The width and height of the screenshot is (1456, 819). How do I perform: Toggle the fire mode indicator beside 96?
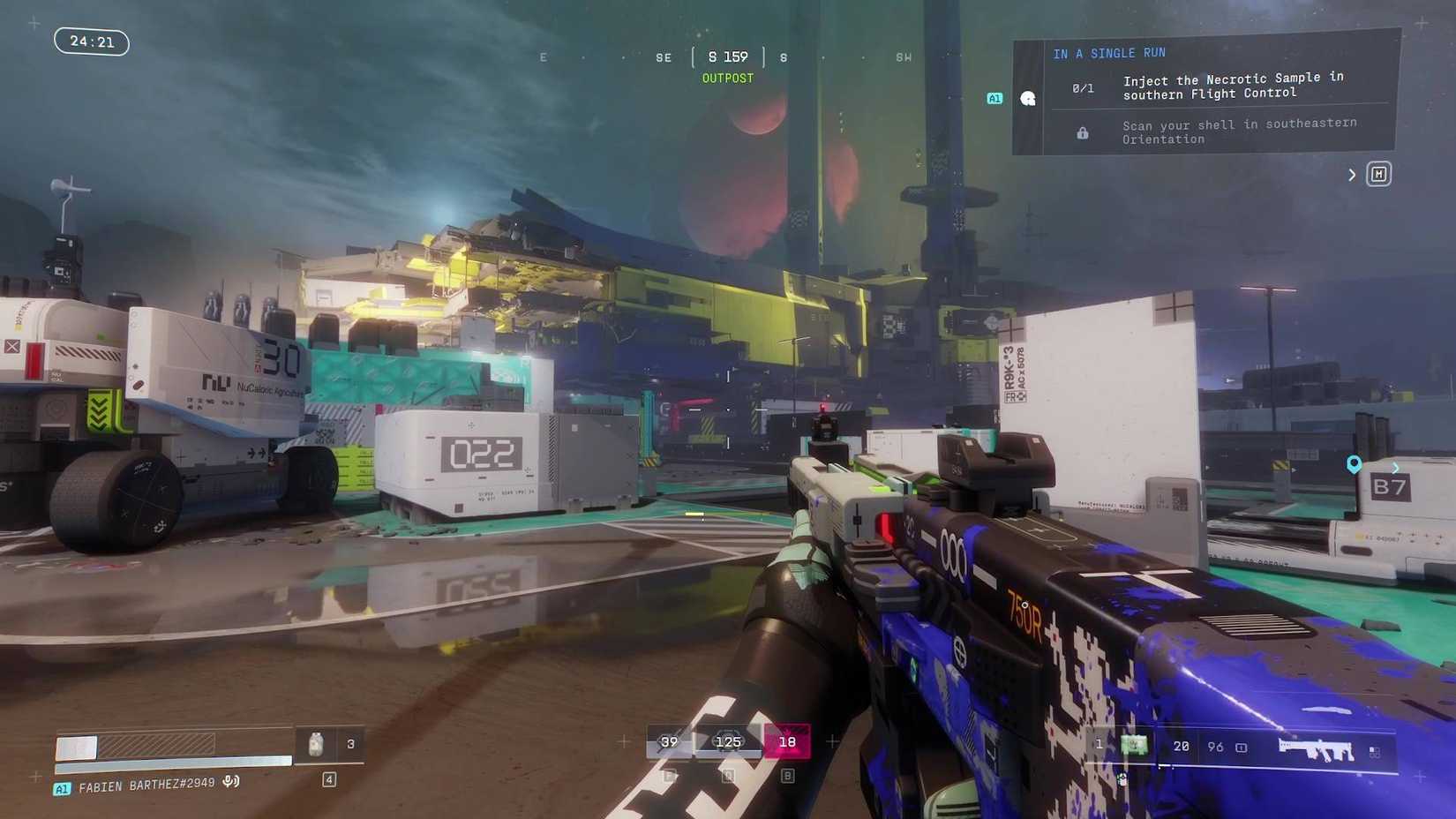[1242, 747]
